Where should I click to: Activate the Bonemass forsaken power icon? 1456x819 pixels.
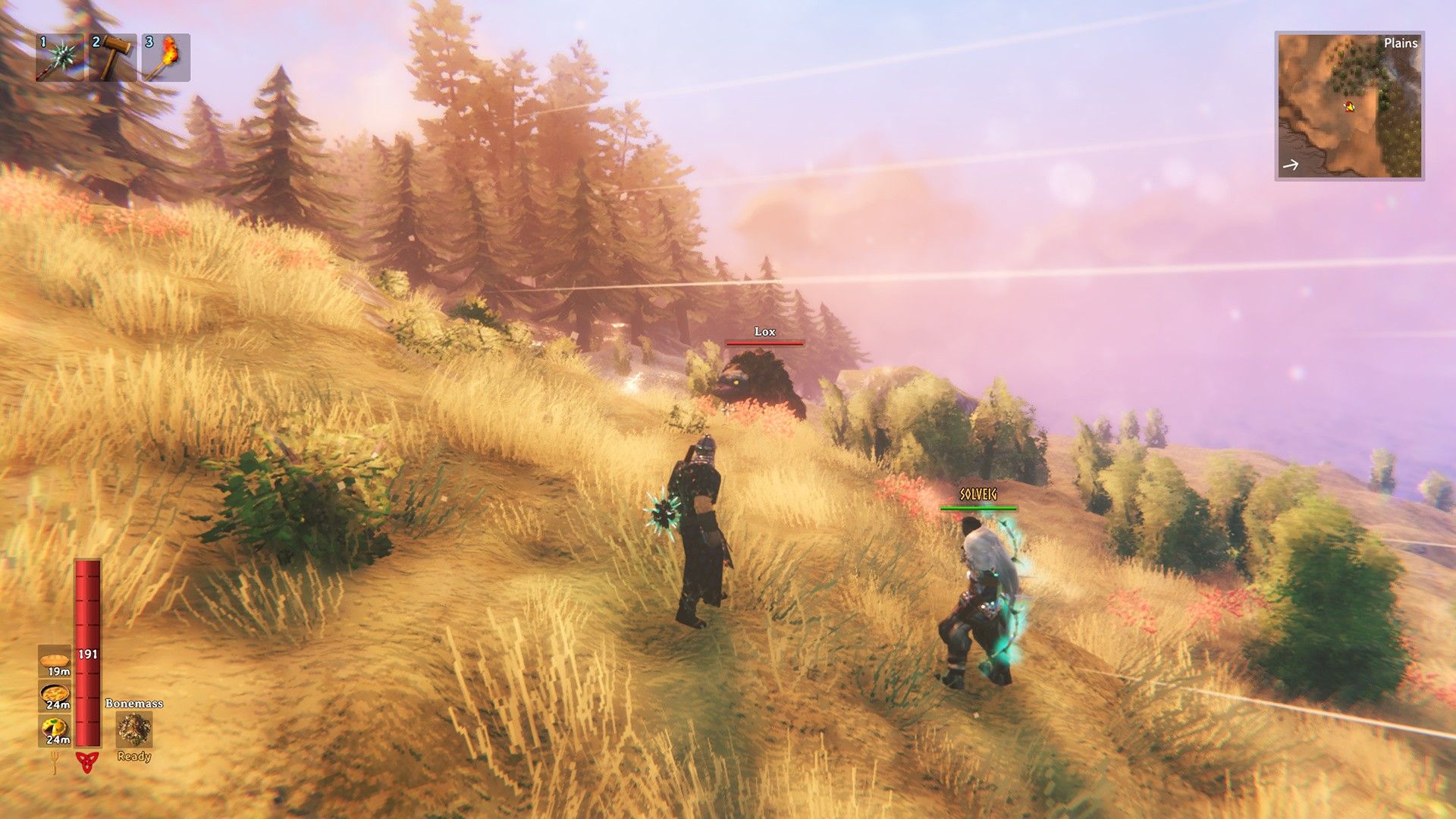tap(134, 730)
